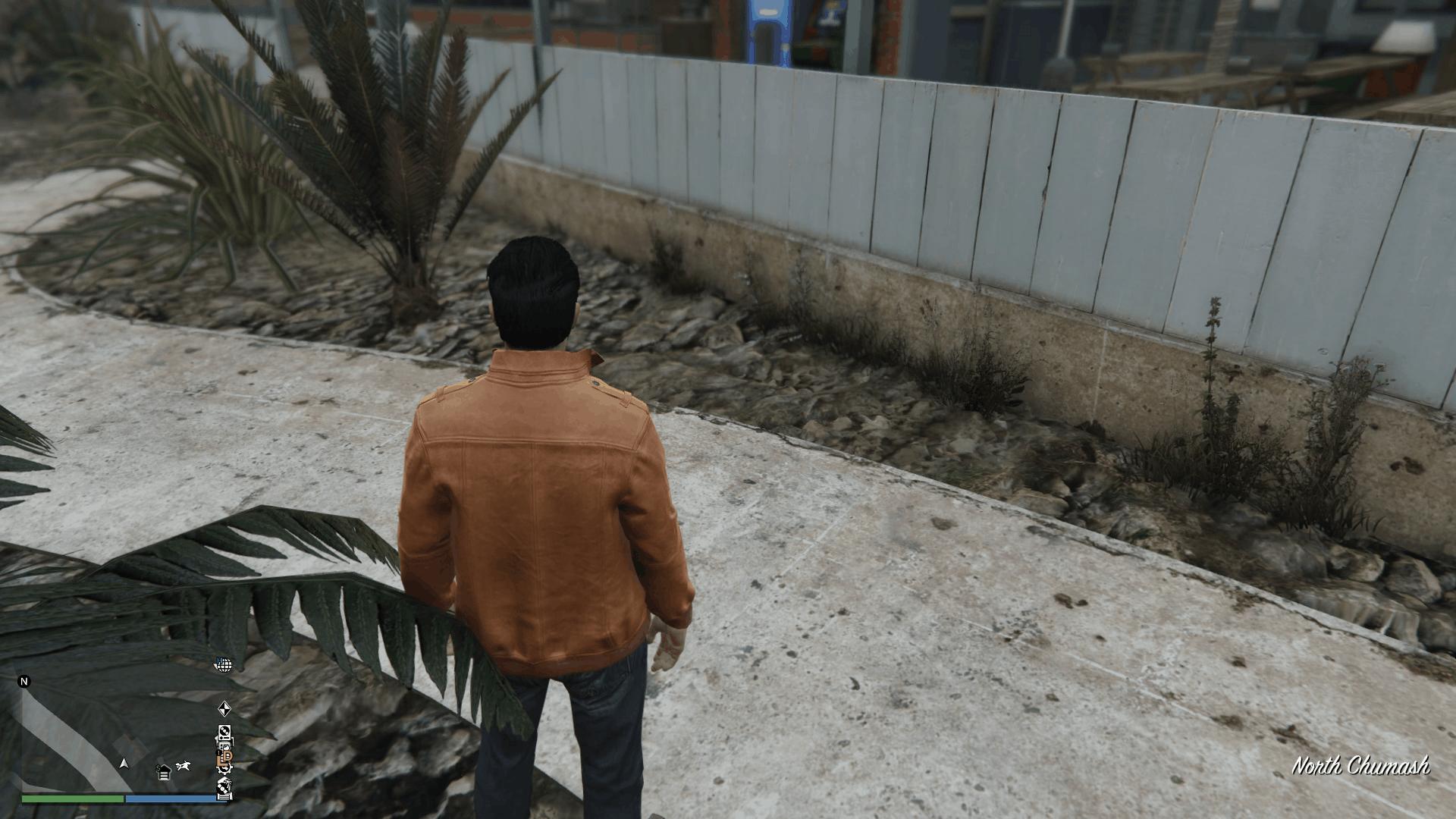The height and width of the screenshot is (819, 1456).
Task: Click the black diamond casino blip
Action: [x=226, y=709]
